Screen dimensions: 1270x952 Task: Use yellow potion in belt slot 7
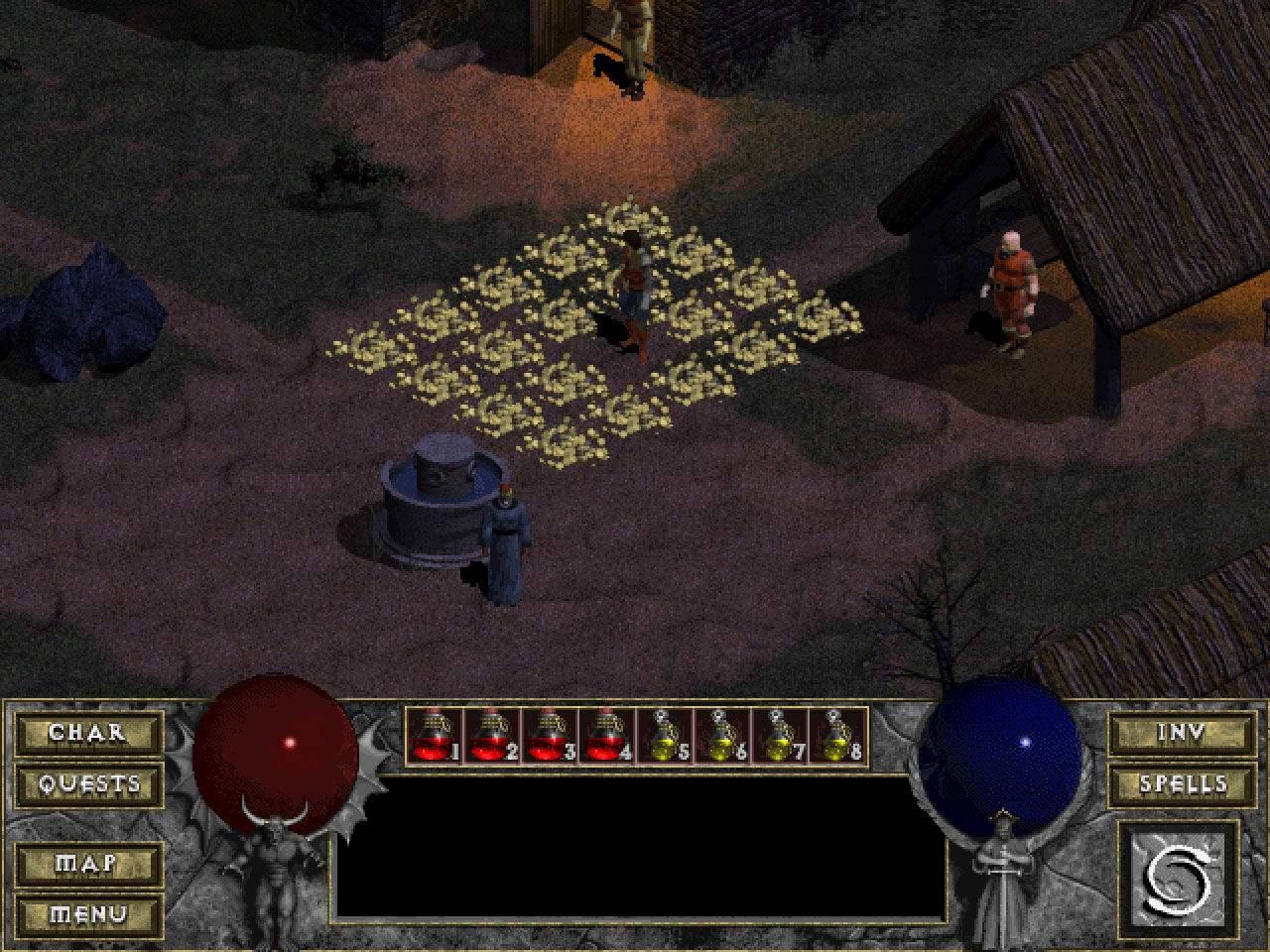[780, 737]
